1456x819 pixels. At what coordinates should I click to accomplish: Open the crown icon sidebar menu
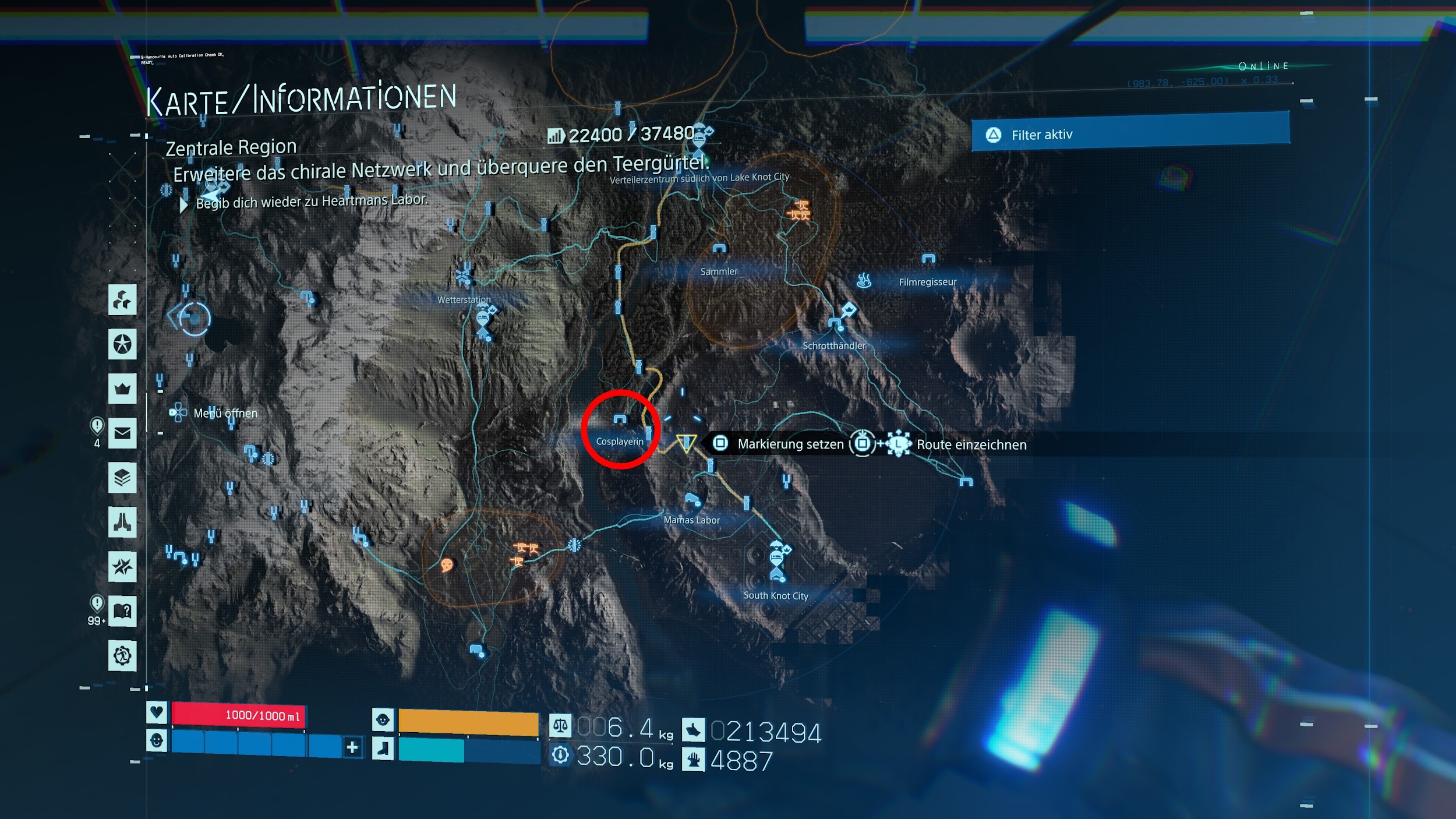click(122, 389)
